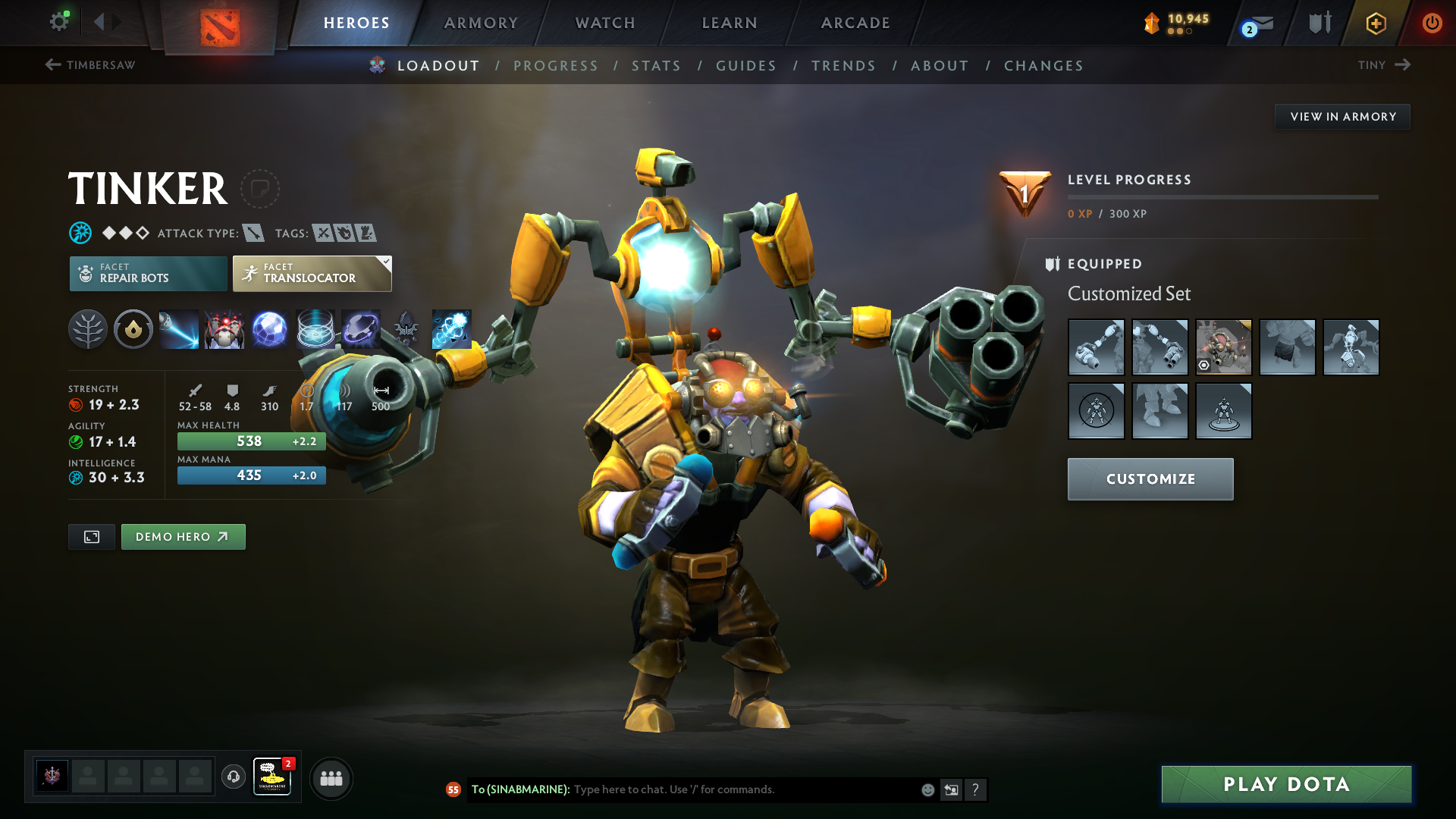Select the Repair Bots facet
The width and height of the screenshot is (1456, 819).
148,274
